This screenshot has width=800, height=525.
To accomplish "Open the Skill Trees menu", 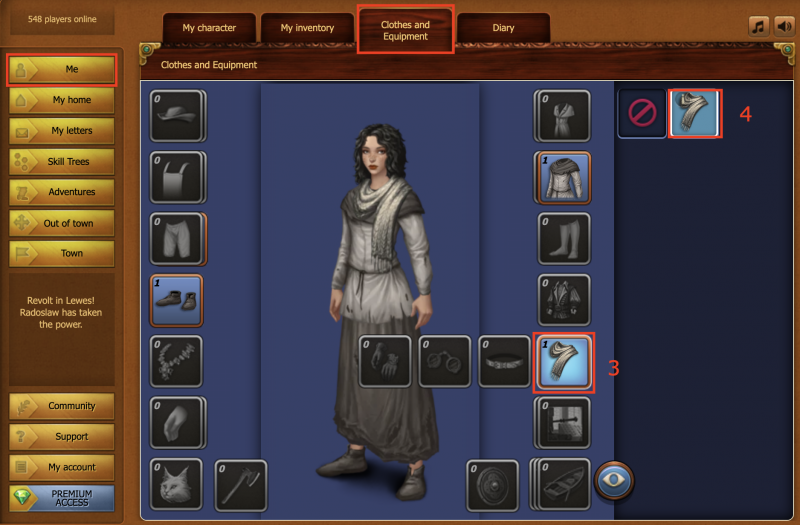I will pyautogui.click(x=62, y=161).
